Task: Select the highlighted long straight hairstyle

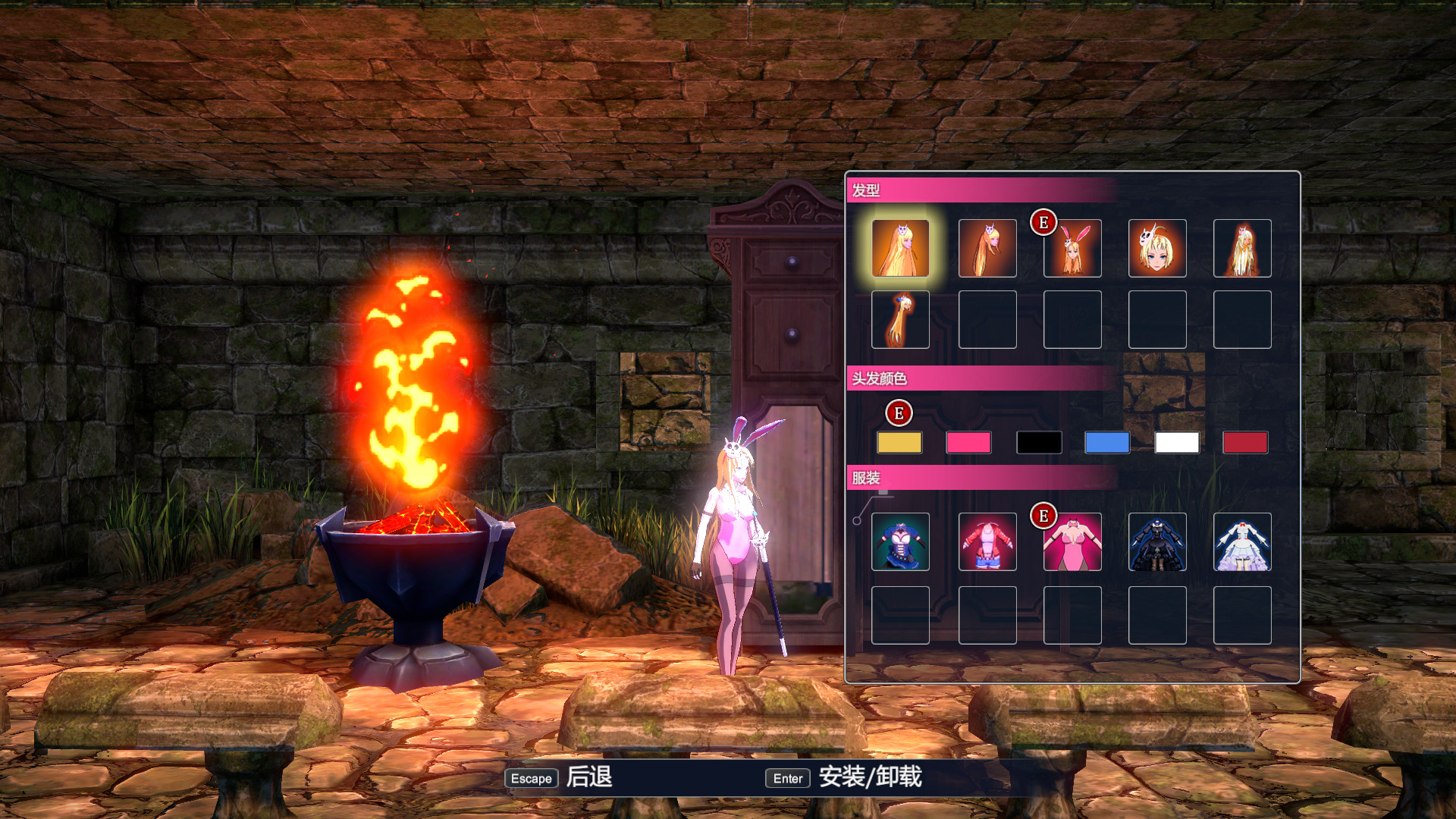Action: point(900,248)
